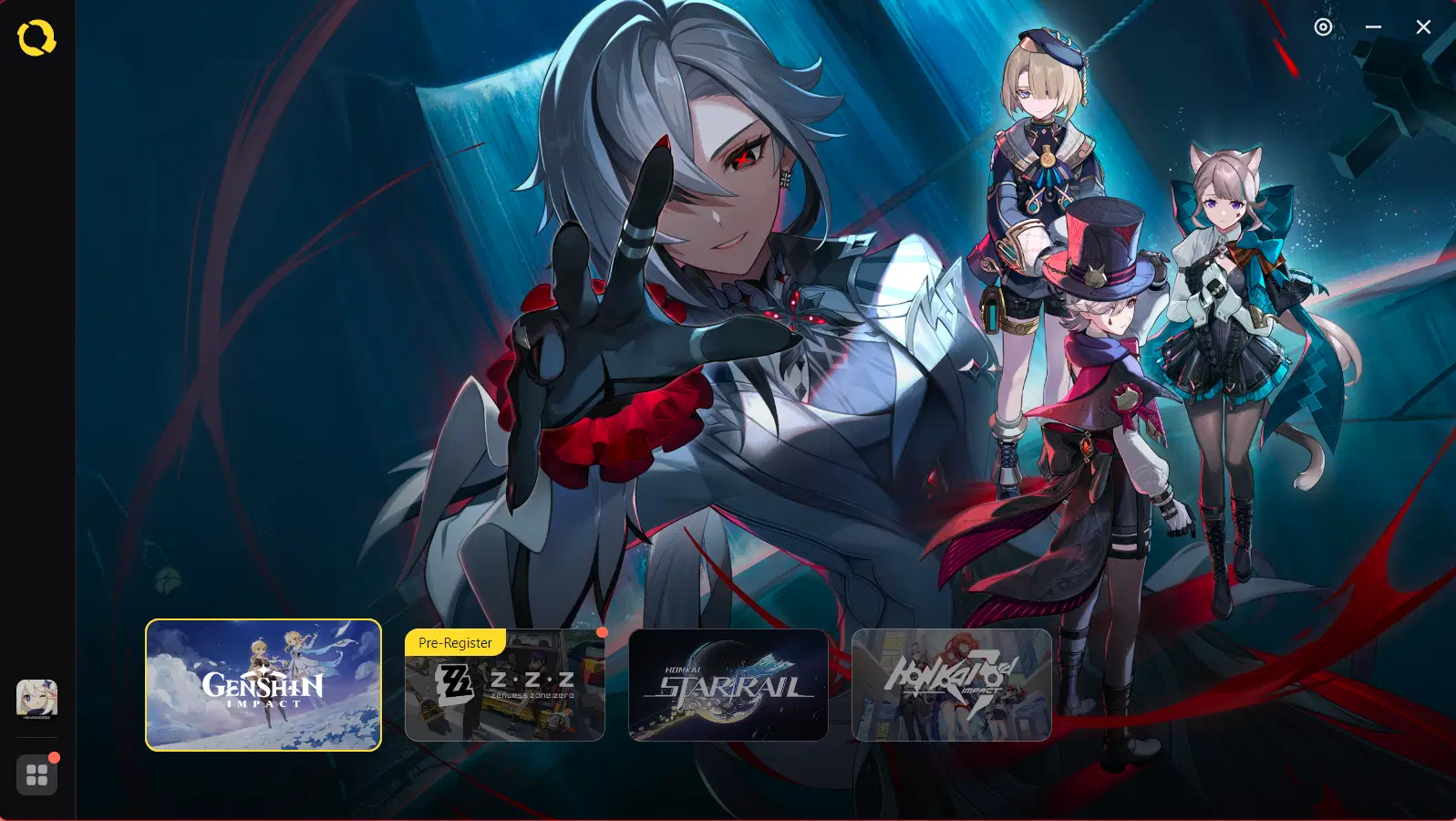Select the Honkai Star Rail game icon
The width and height of the screenshot is (1456, 821).
(728, 686)
